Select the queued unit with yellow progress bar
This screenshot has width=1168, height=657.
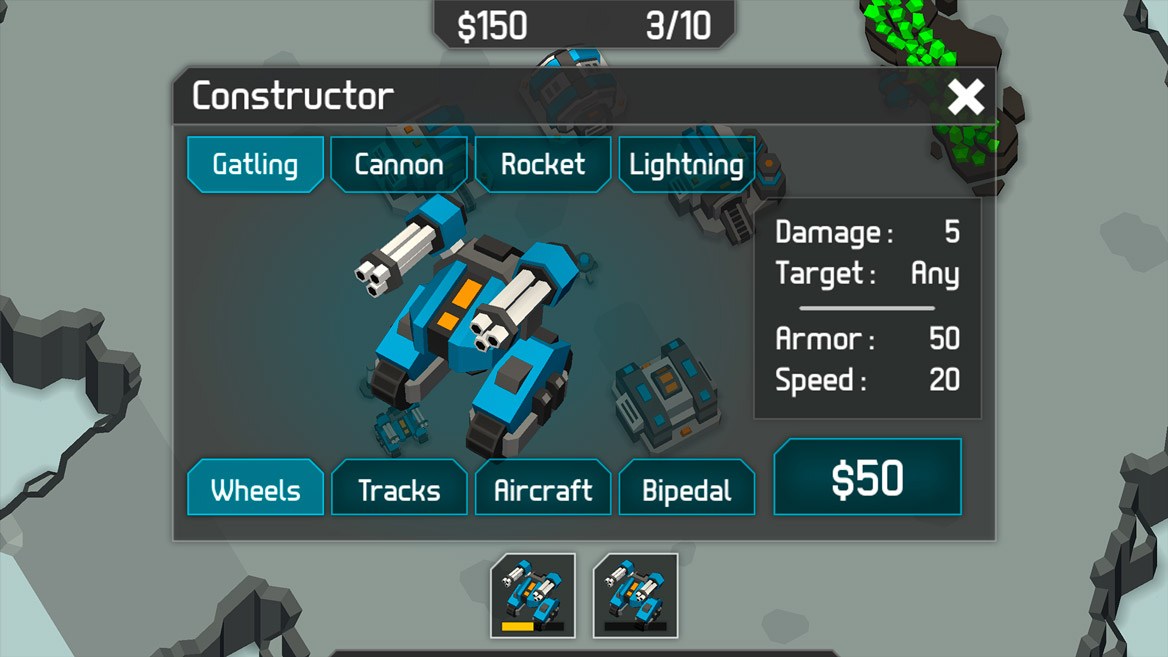tap(532, 595)
